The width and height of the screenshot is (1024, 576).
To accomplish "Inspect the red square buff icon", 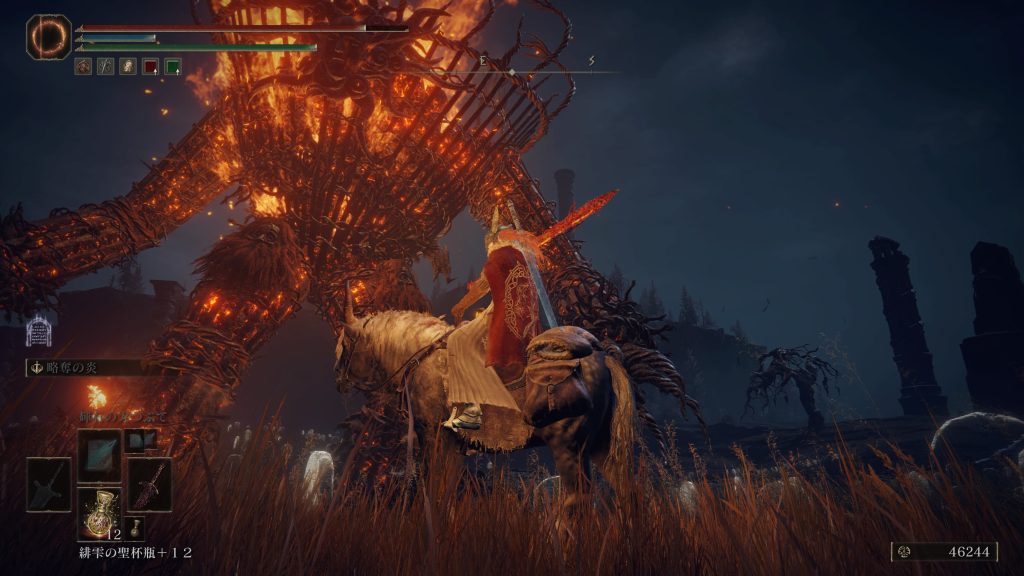I will [150, 67].
